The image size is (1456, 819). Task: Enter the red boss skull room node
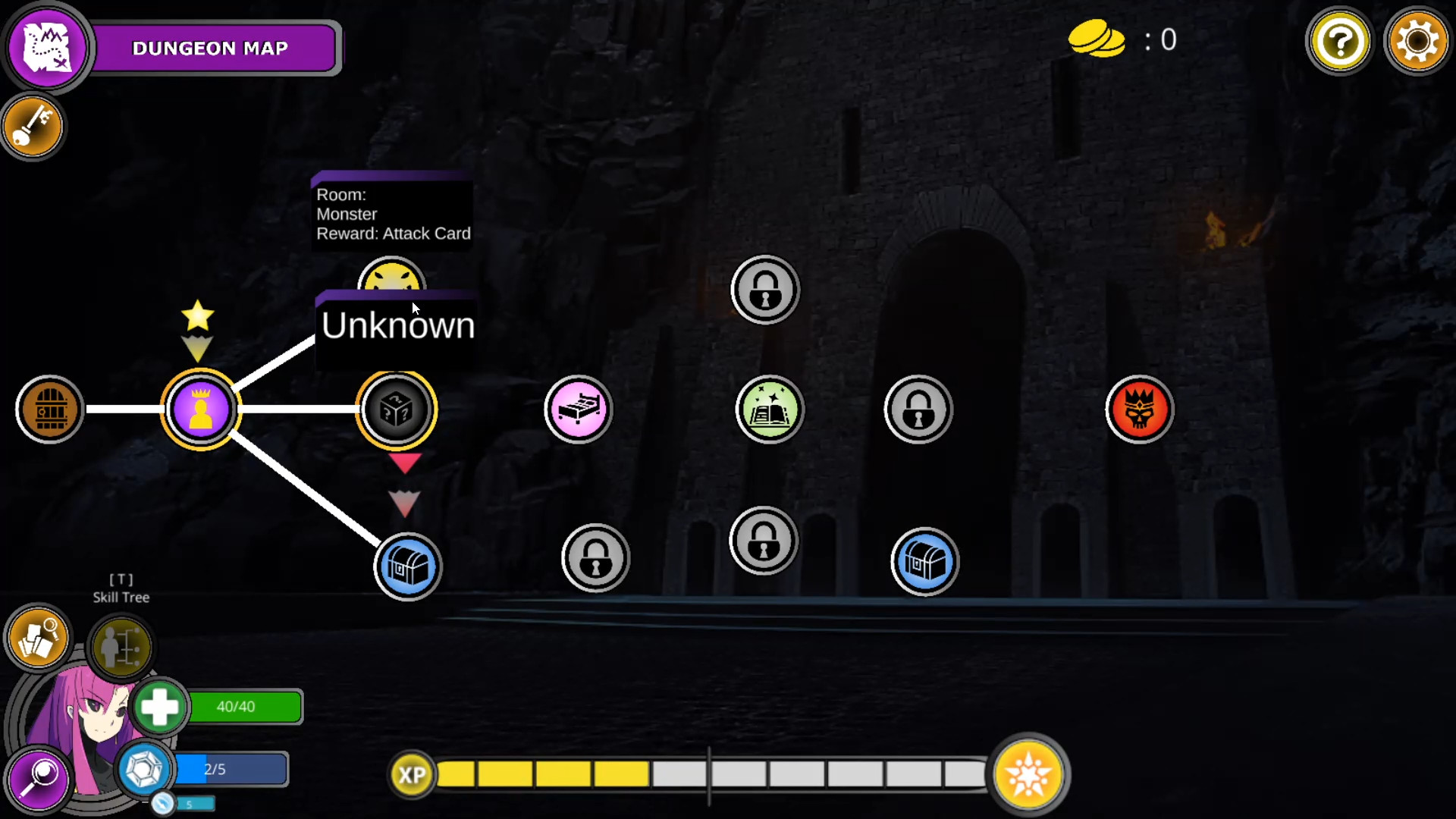pyautogui.click(x=1139, y=409)
